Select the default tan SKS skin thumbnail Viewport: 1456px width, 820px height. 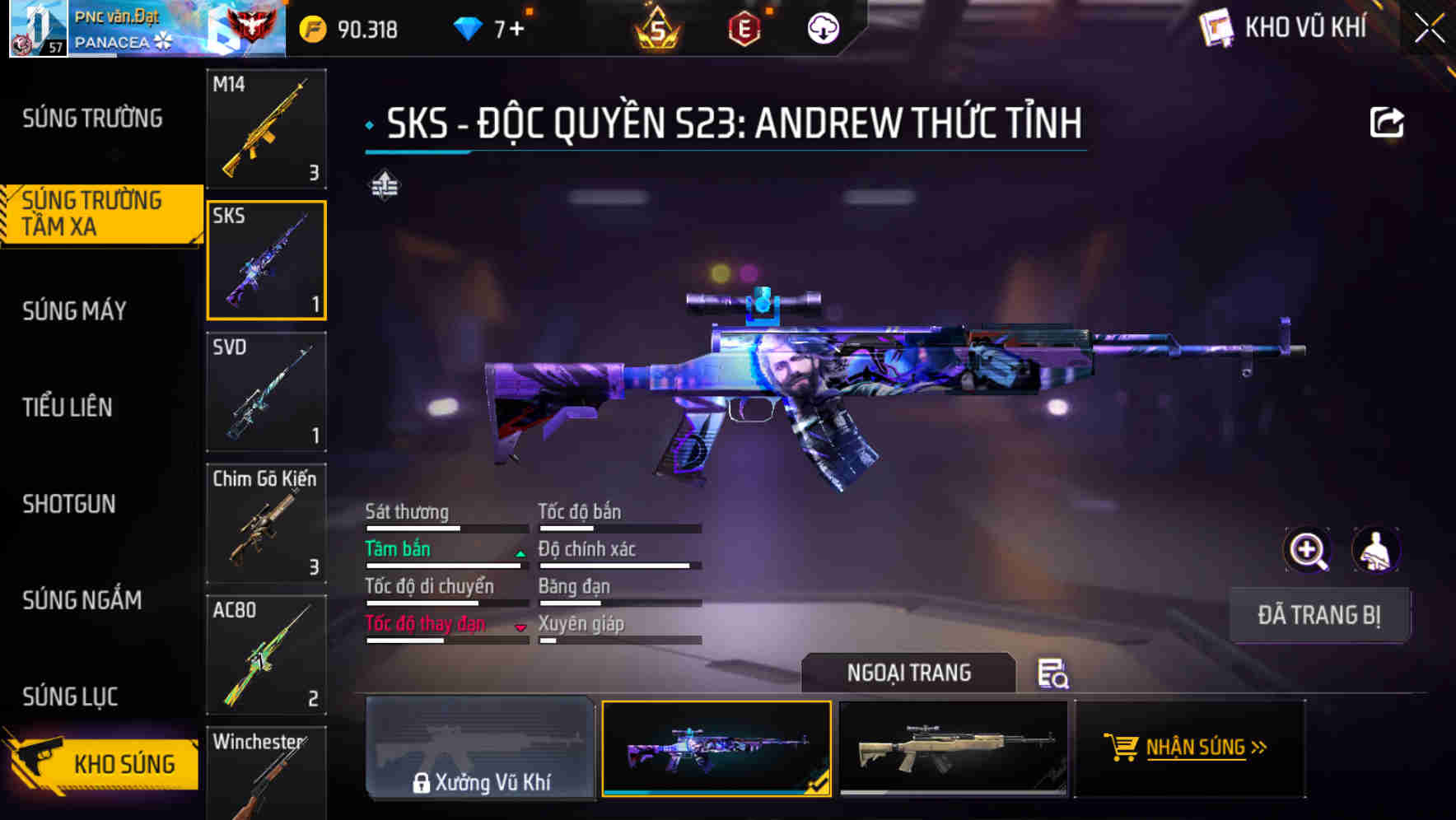[955, 749]
